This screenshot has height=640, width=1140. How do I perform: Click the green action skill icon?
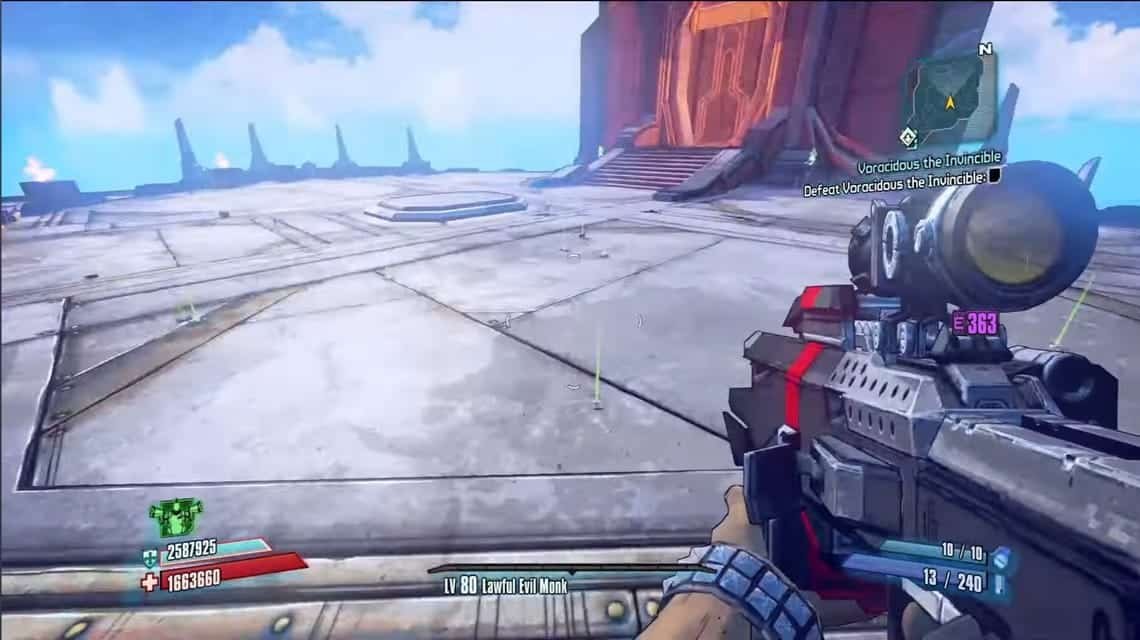coord(169,518)
